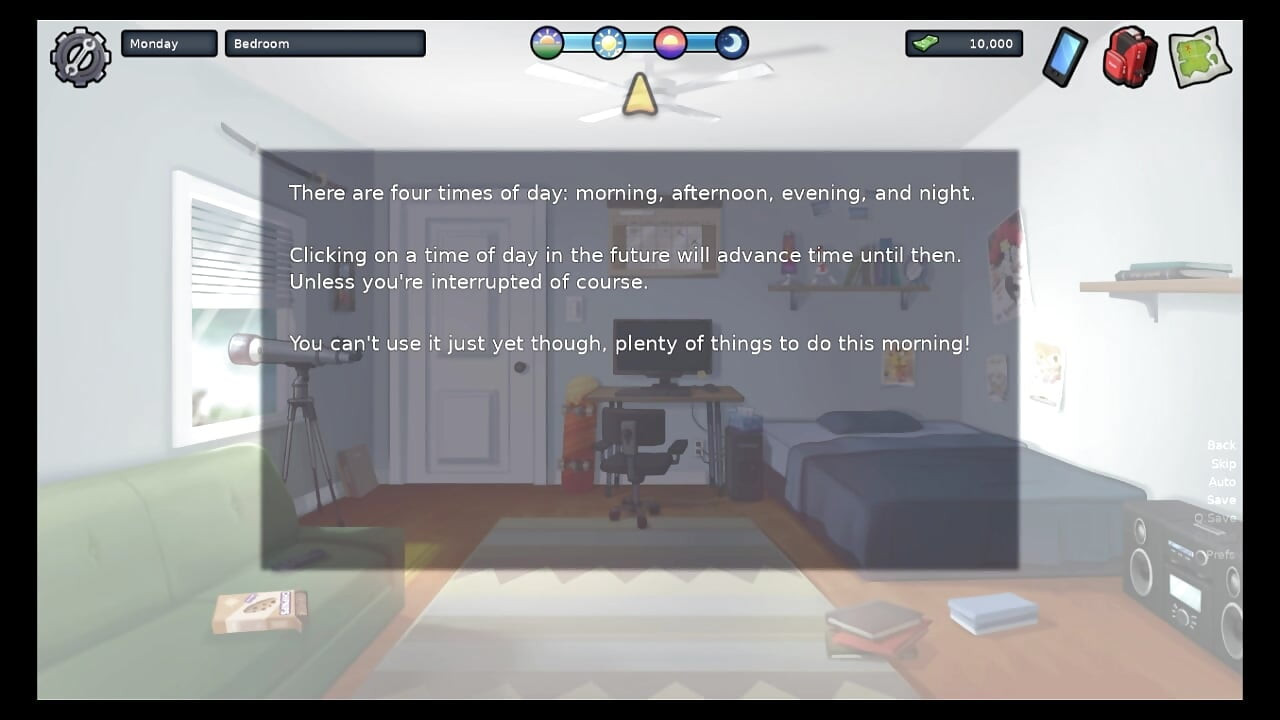
Task: Click the Monday day display
Action: coord(168,43)
